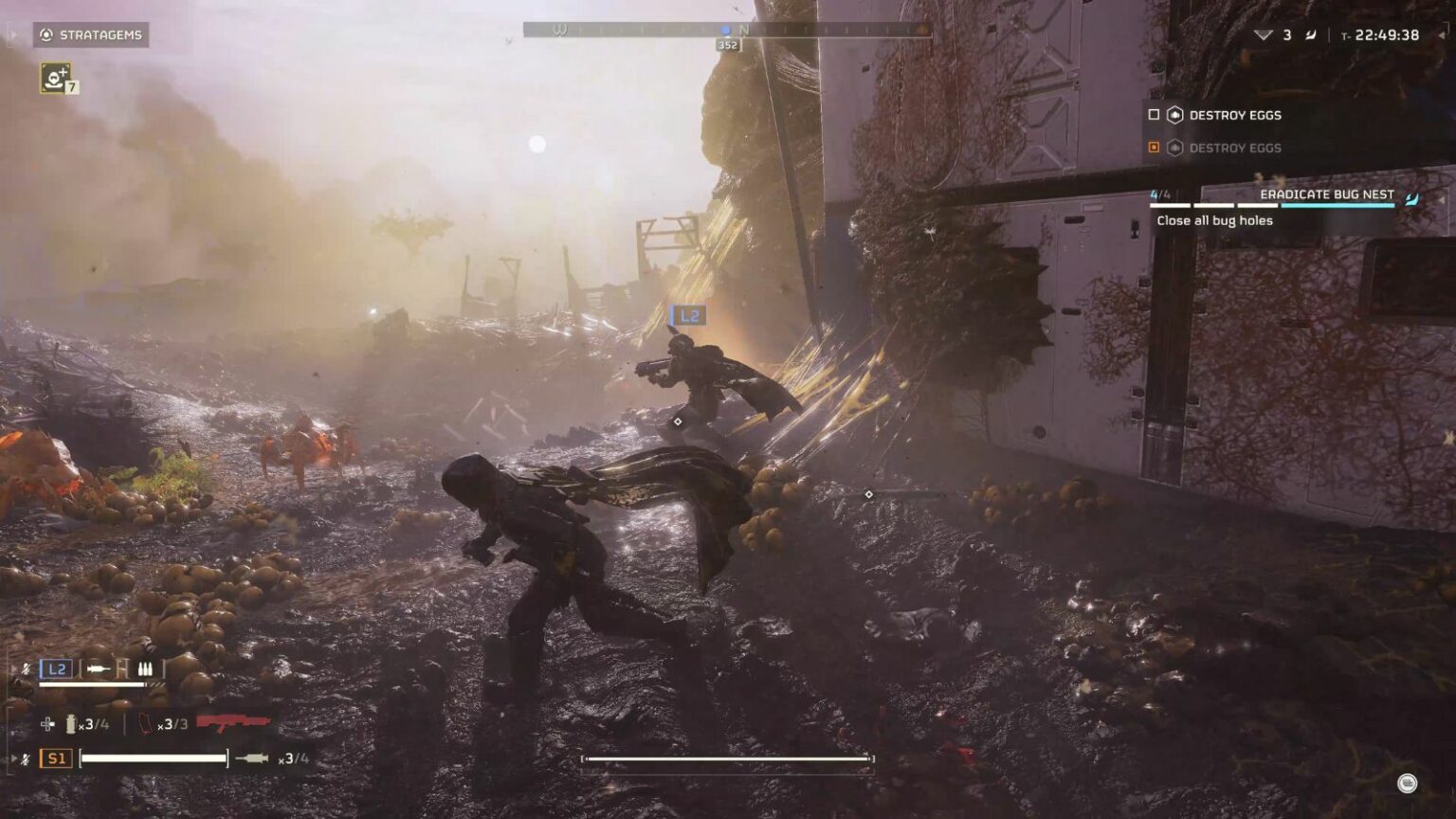
Task: Click the reinforcement triangle icon beside the number 3
Action: pos(1265,35)
